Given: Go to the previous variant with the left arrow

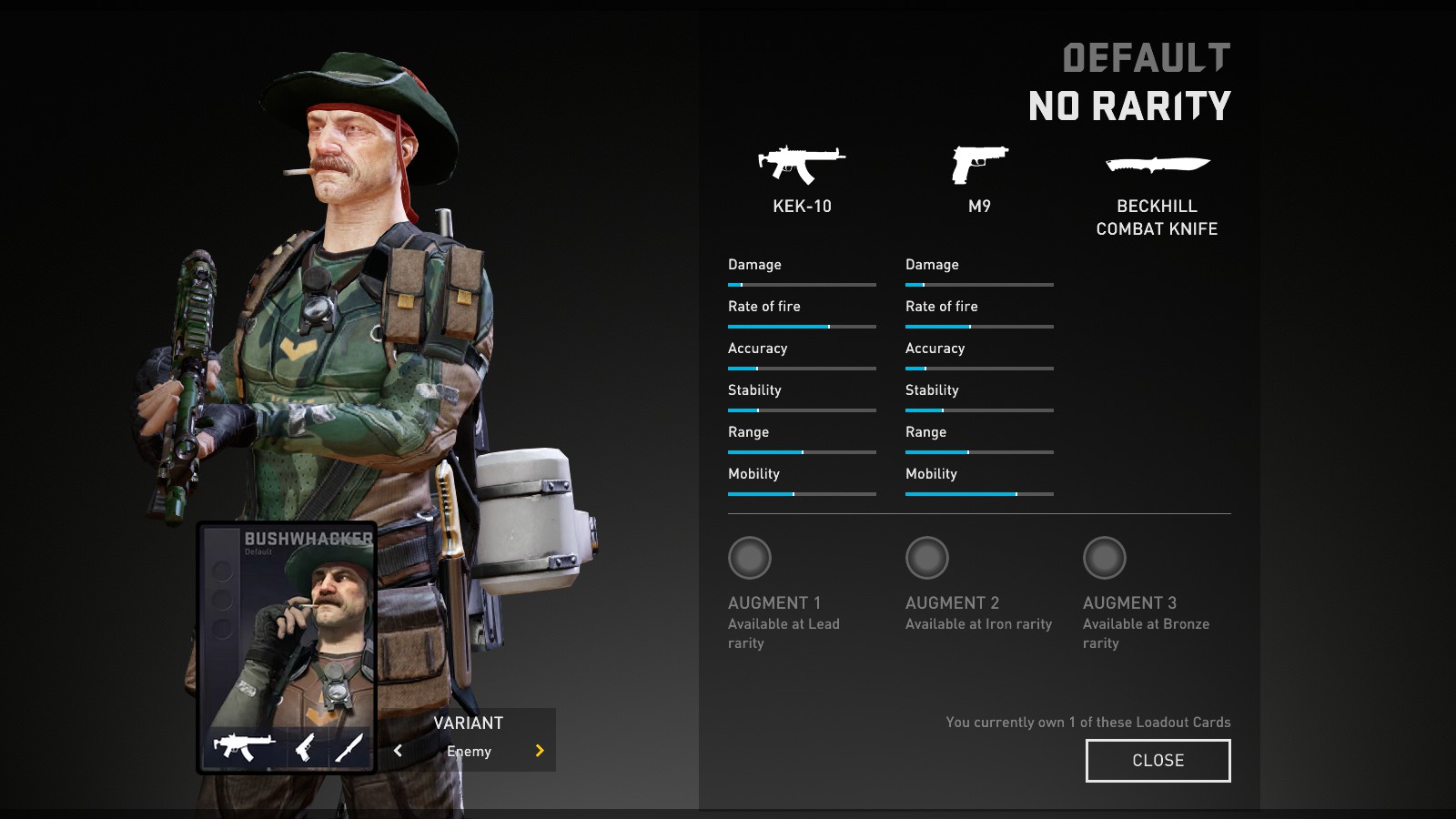Looking at the screenshot, I should tap(398, 751).
